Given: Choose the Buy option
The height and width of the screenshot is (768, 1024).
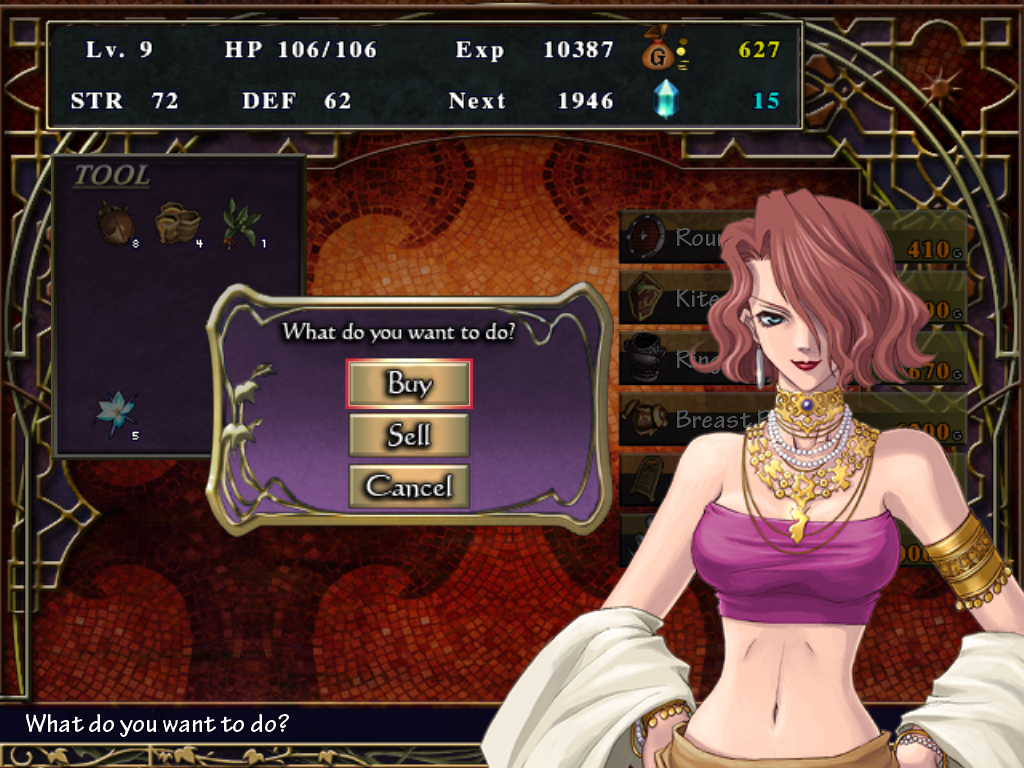Looking at the screenshot, I should (409, 384).
